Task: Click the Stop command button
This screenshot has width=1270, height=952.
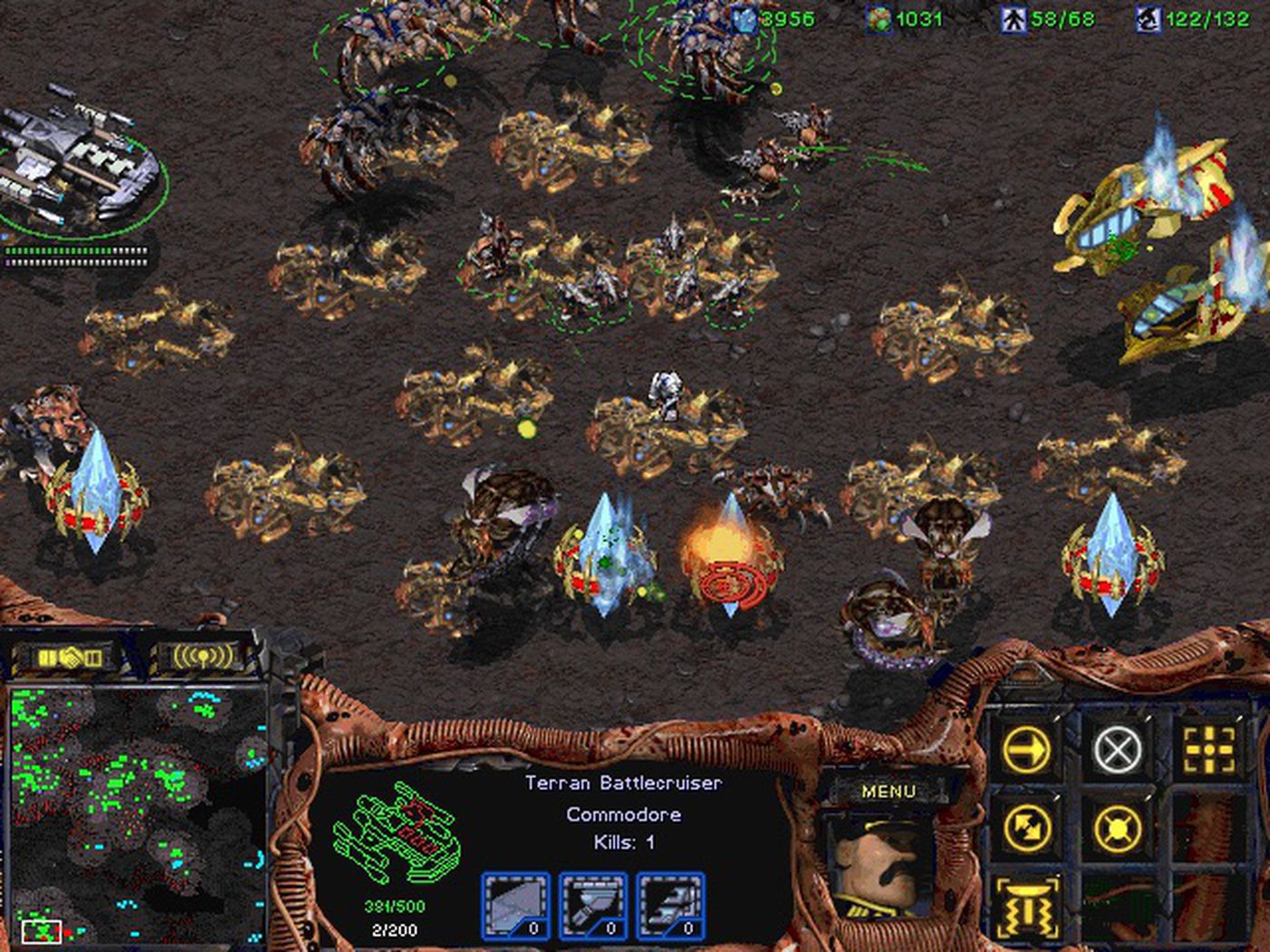Action: [1118, 750]
